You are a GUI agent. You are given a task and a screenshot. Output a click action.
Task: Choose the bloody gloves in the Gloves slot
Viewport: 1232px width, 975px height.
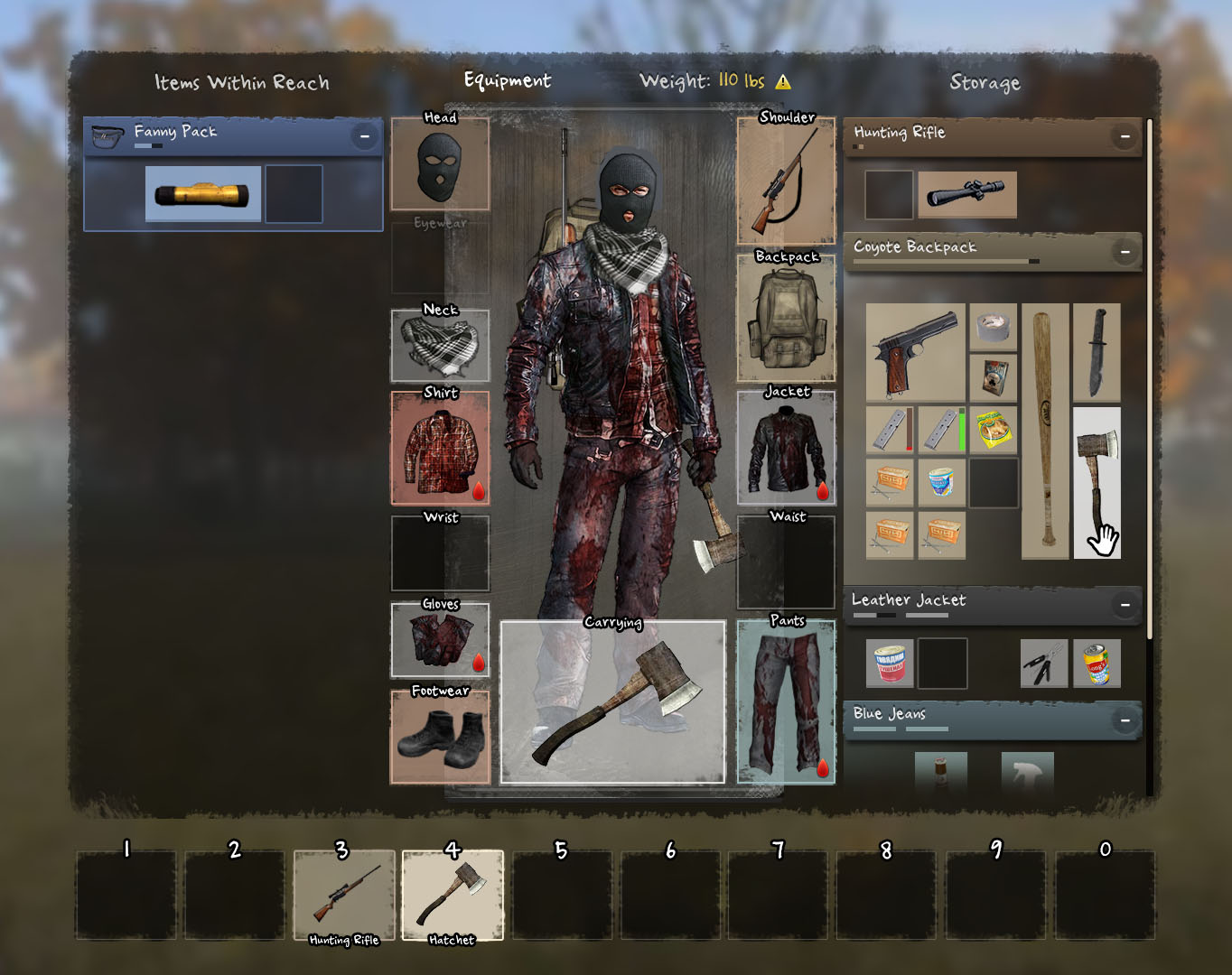click(440, 640)
